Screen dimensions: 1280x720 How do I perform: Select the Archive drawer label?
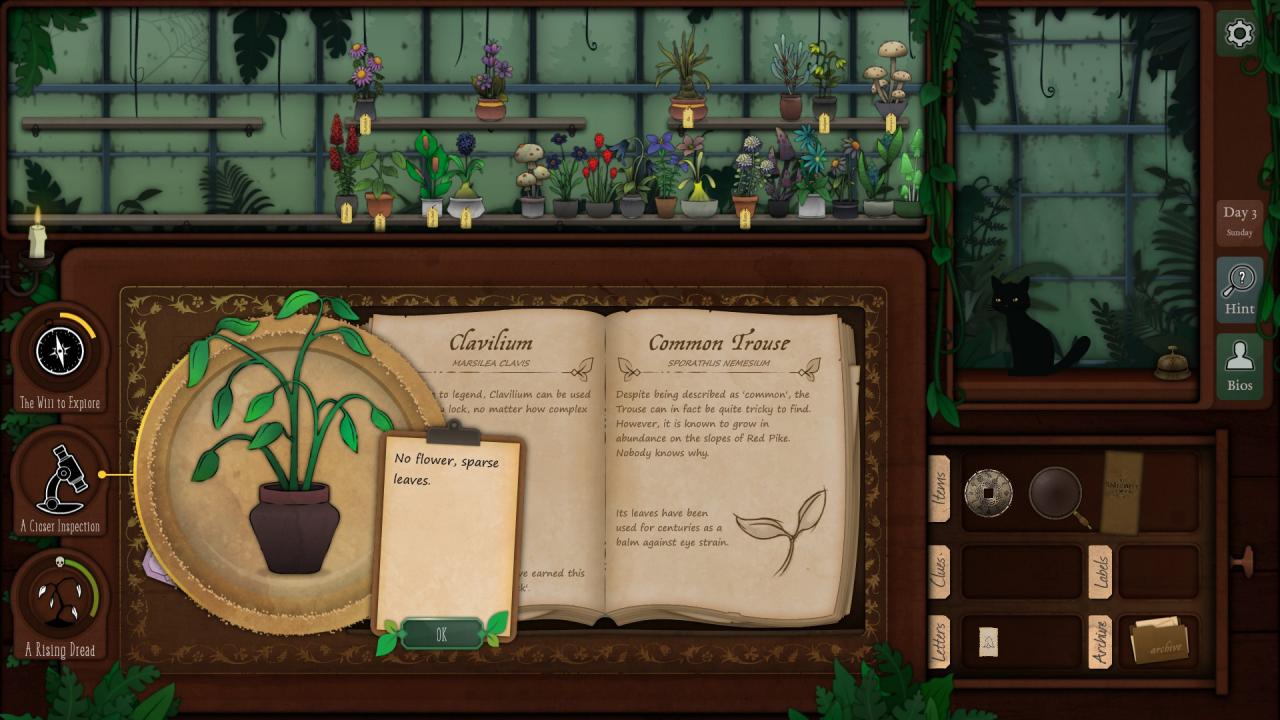point(1099,642)
